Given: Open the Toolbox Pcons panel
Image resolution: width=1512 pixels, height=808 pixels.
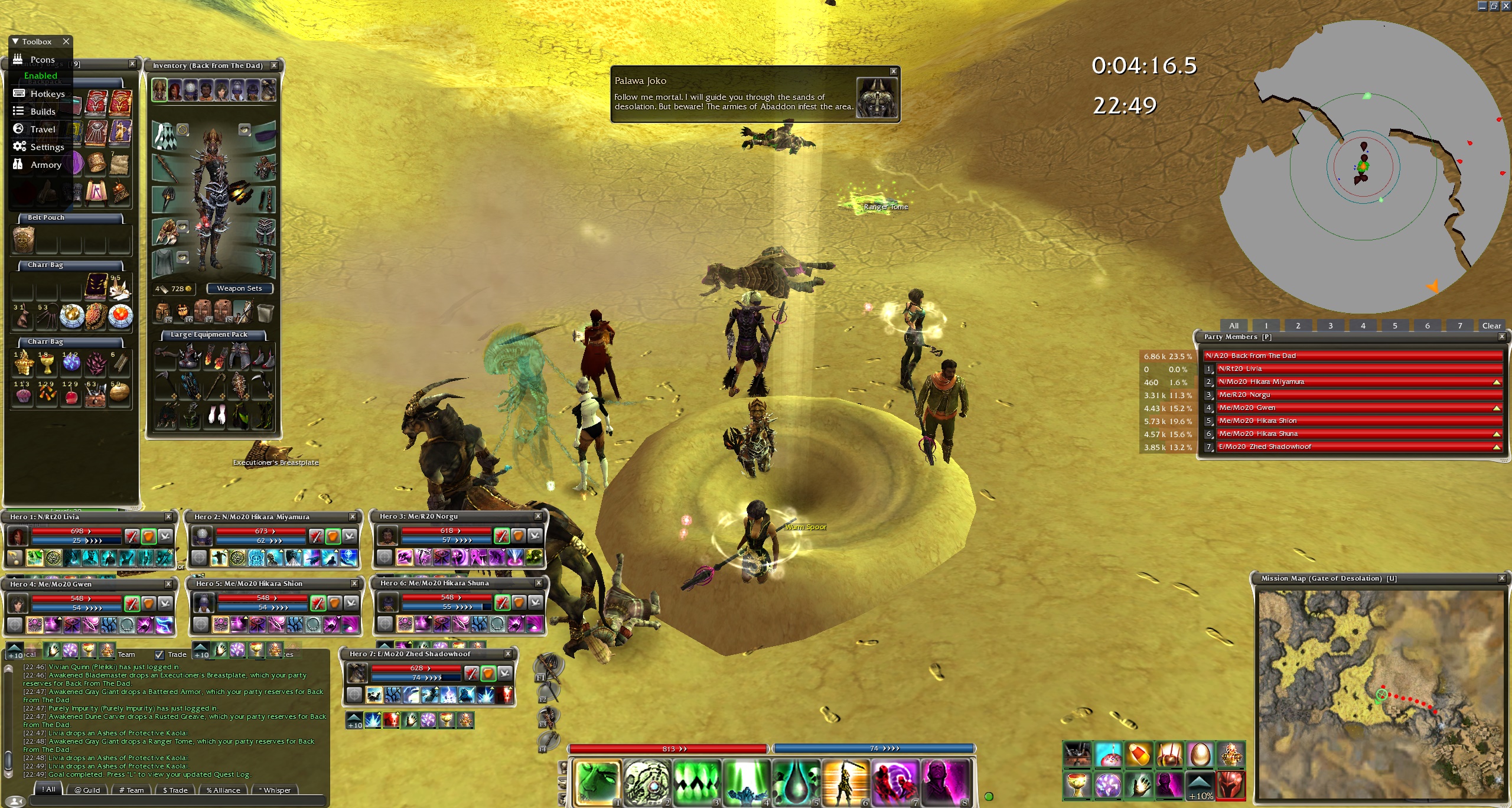Looking at the screenshot, I should (41, 60).
